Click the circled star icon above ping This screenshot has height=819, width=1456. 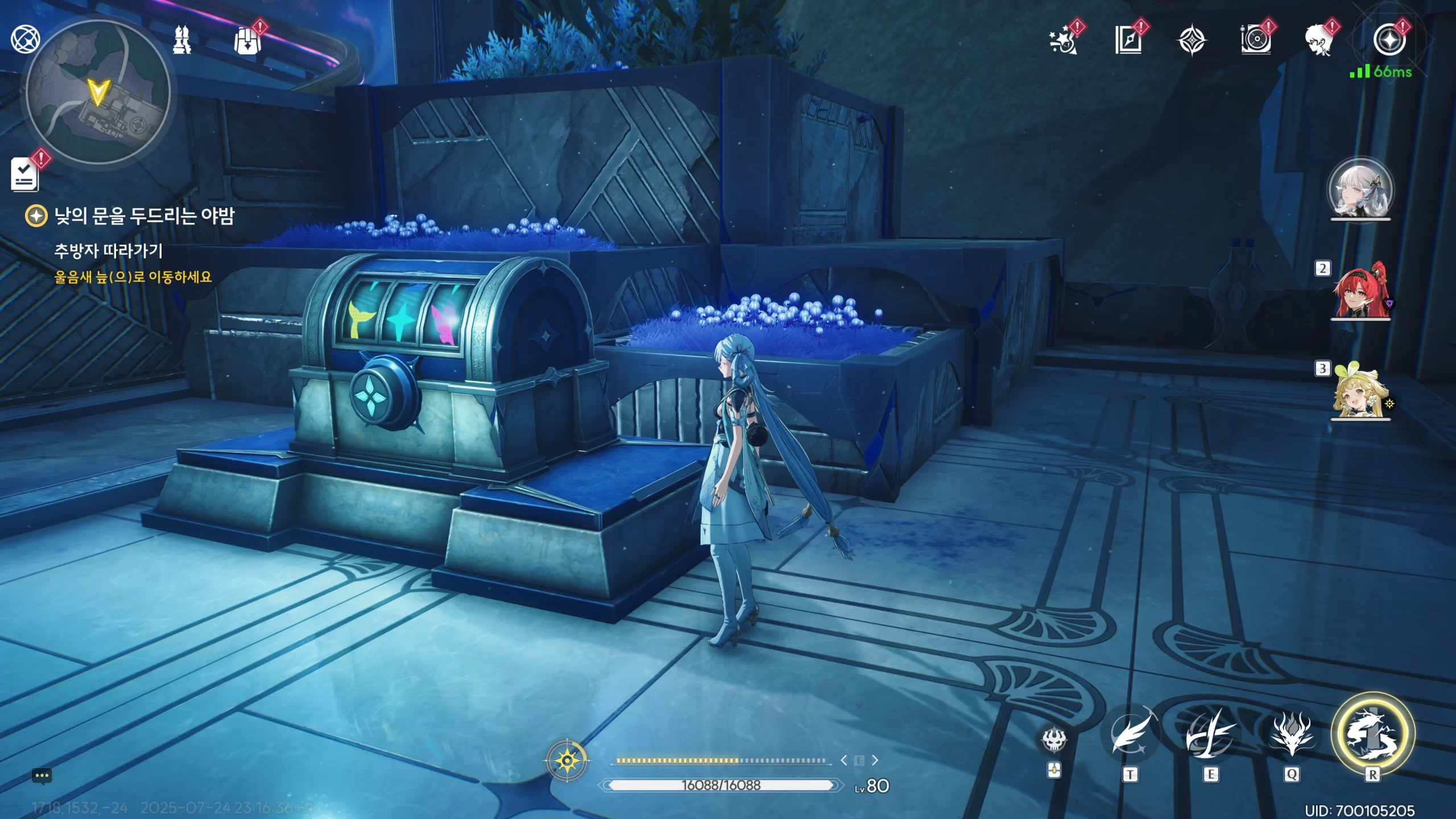(1389, 40)
